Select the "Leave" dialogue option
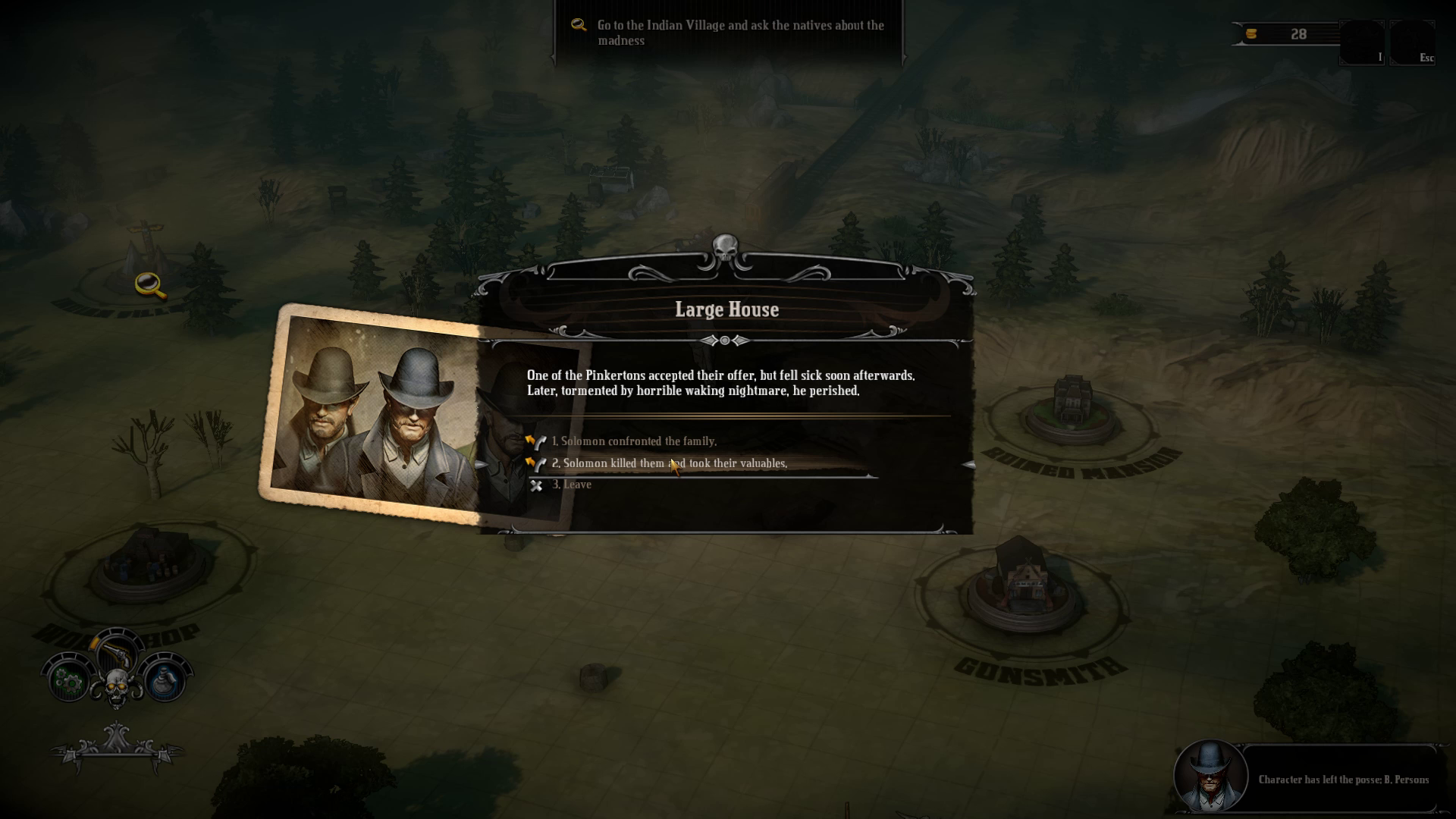This screenshot has width=1456, height=819. click(576, 485)
